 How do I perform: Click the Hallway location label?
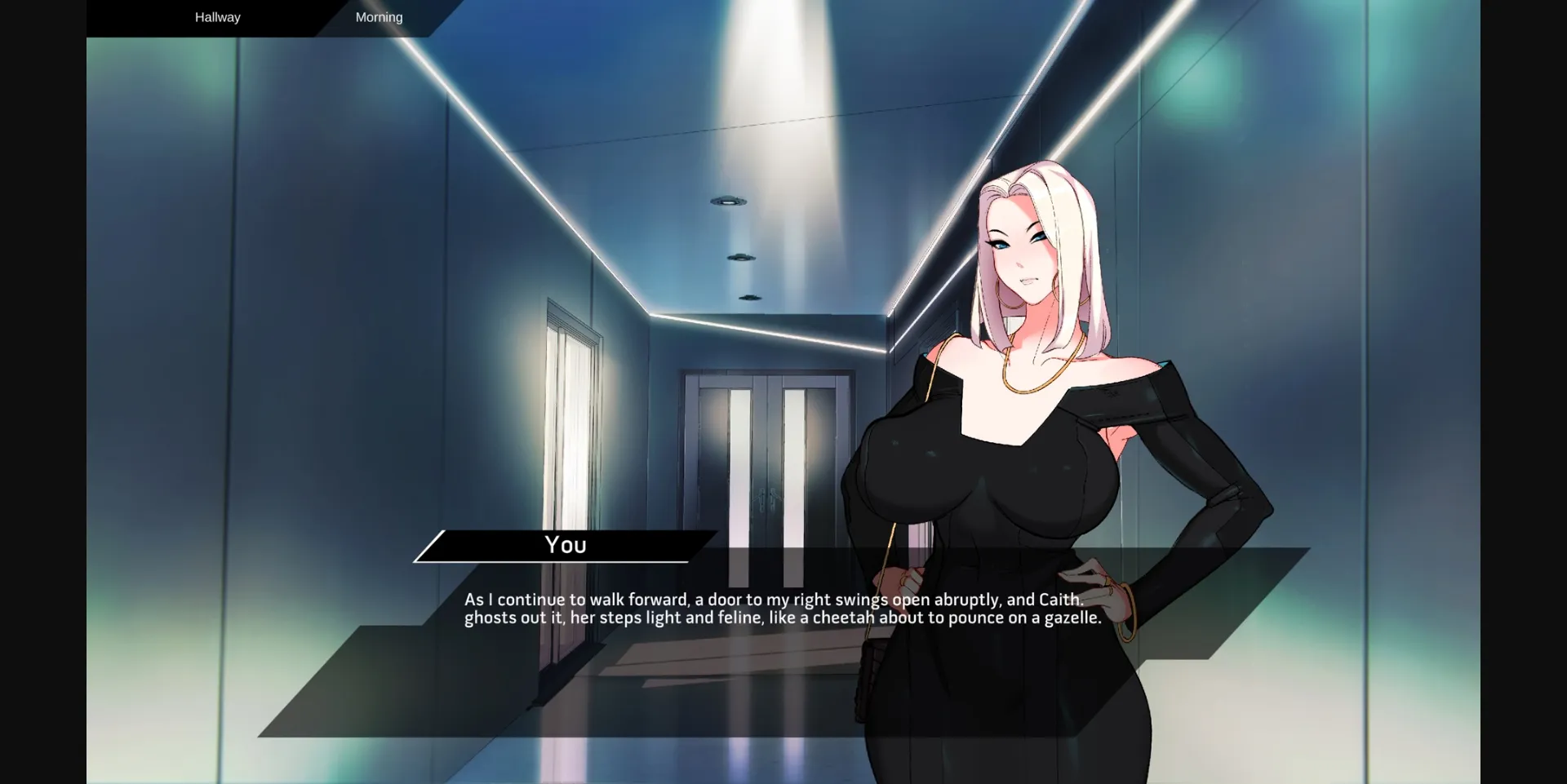216,17
